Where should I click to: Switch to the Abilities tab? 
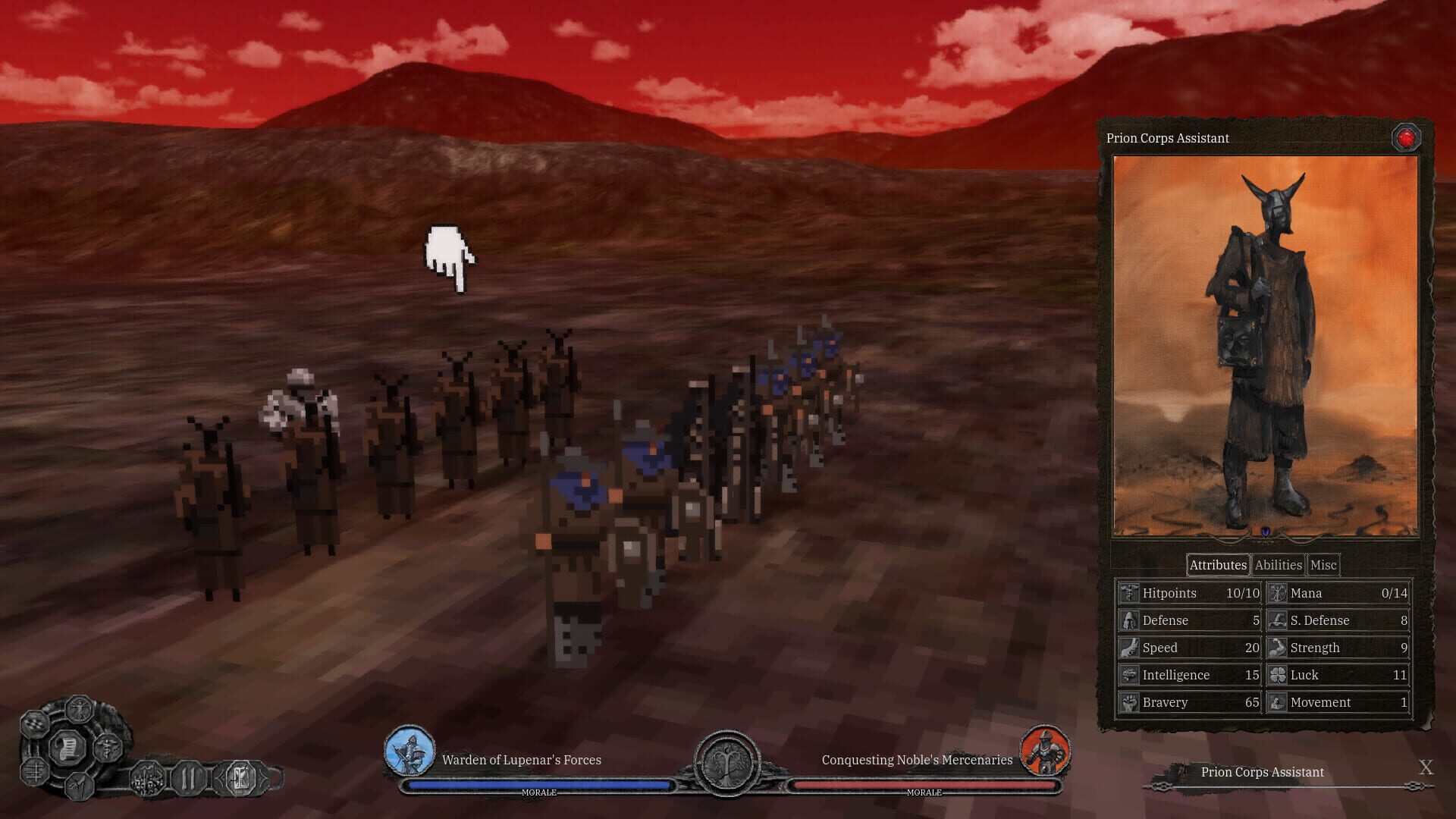[1278, 564]
